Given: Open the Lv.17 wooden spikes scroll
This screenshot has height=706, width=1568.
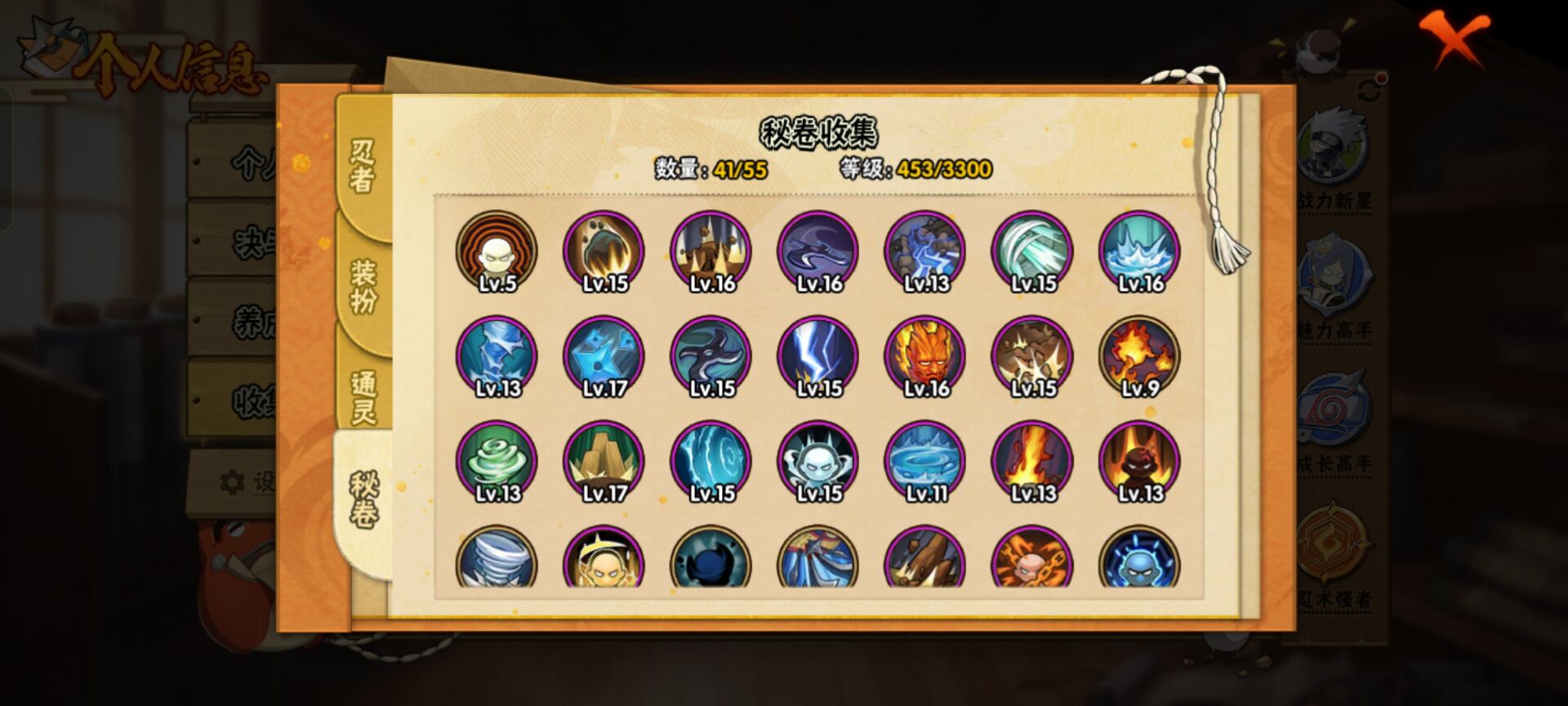Looking at the screenshot, I should [603, 462].
